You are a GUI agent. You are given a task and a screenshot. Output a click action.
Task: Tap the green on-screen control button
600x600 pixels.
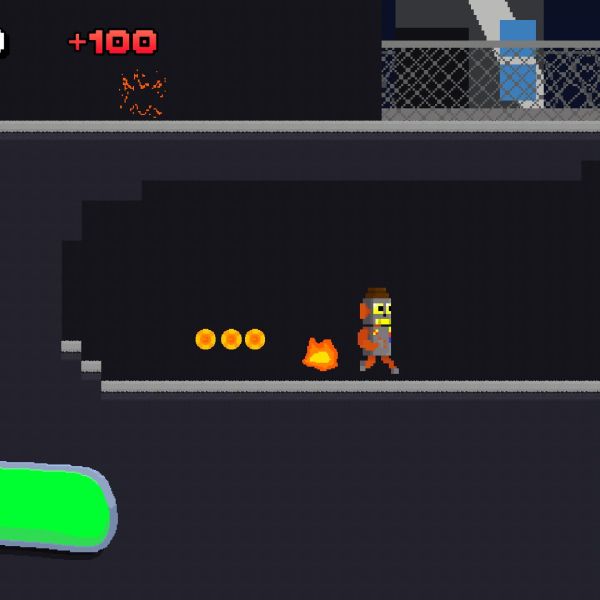[x=48, y=507]
